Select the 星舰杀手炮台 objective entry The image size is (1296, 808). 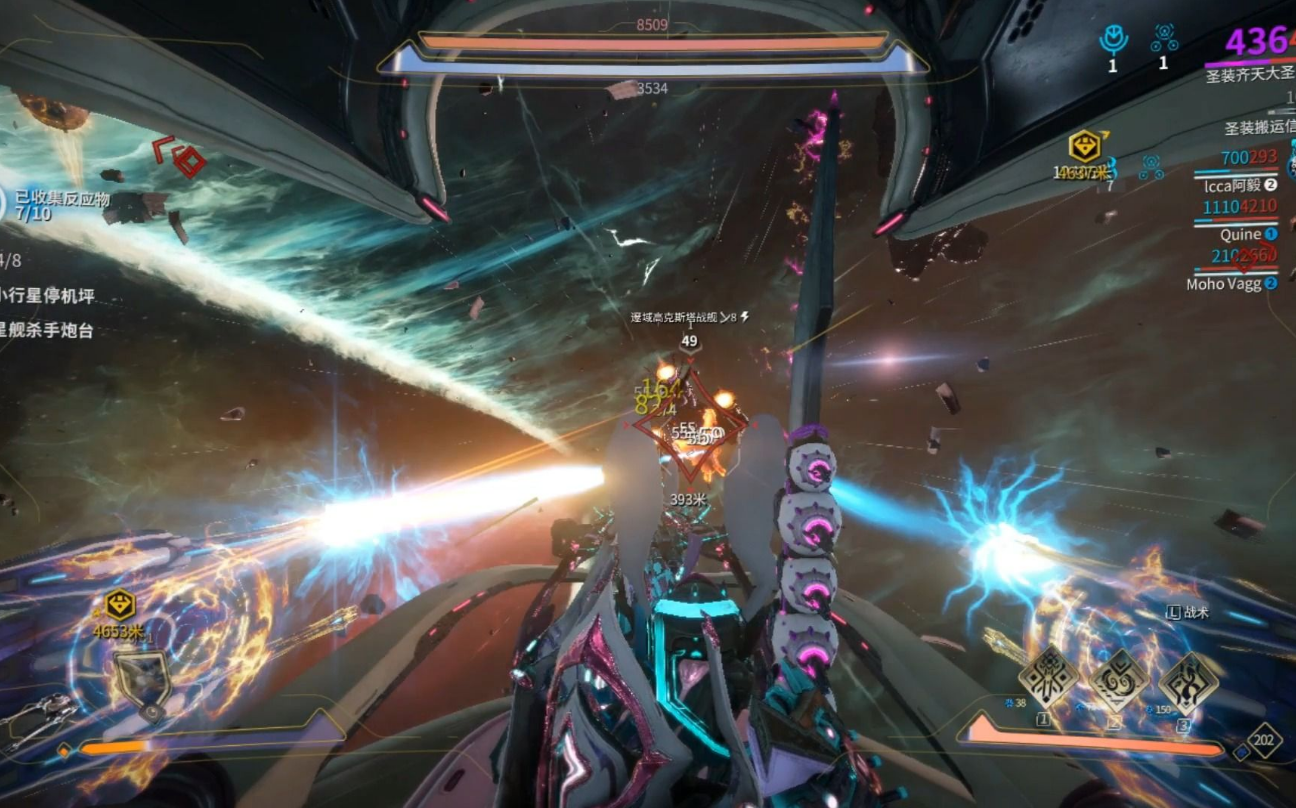click(48, 330)
